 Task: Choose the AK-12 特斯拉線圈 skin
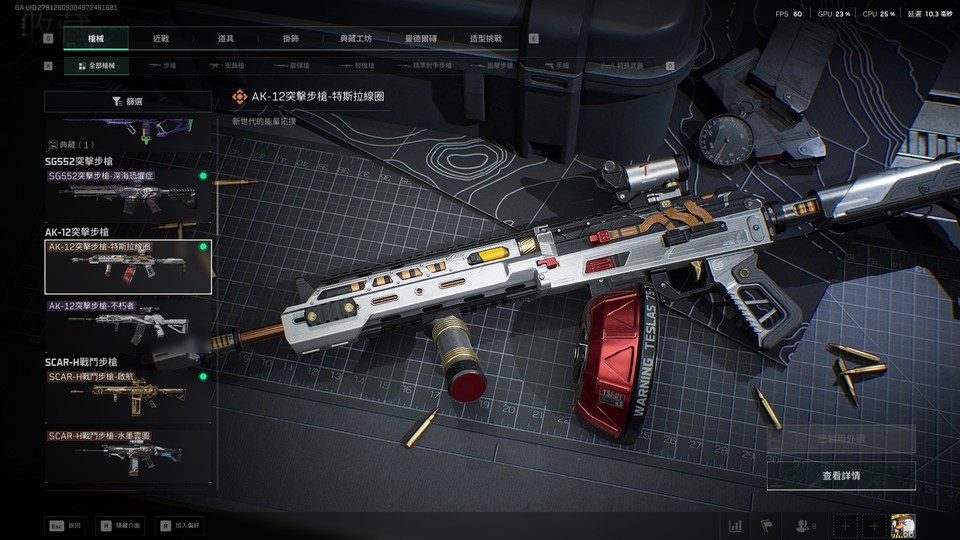128,267
